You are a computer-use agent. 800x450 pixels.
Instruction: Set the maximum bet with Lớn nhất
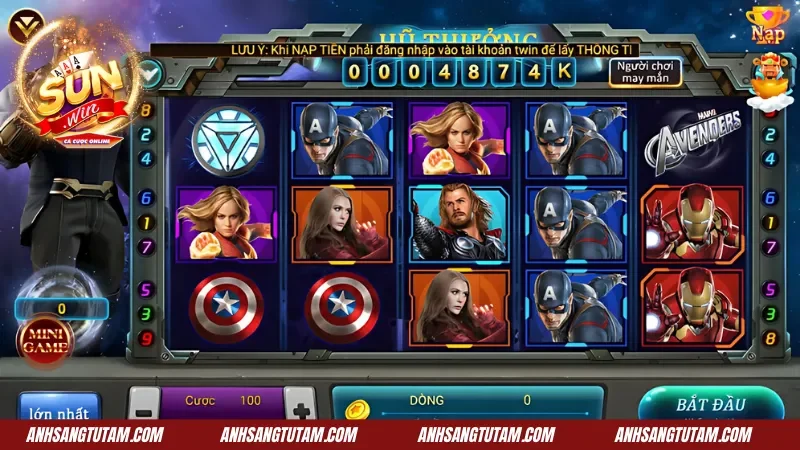[x=59, y=409]
